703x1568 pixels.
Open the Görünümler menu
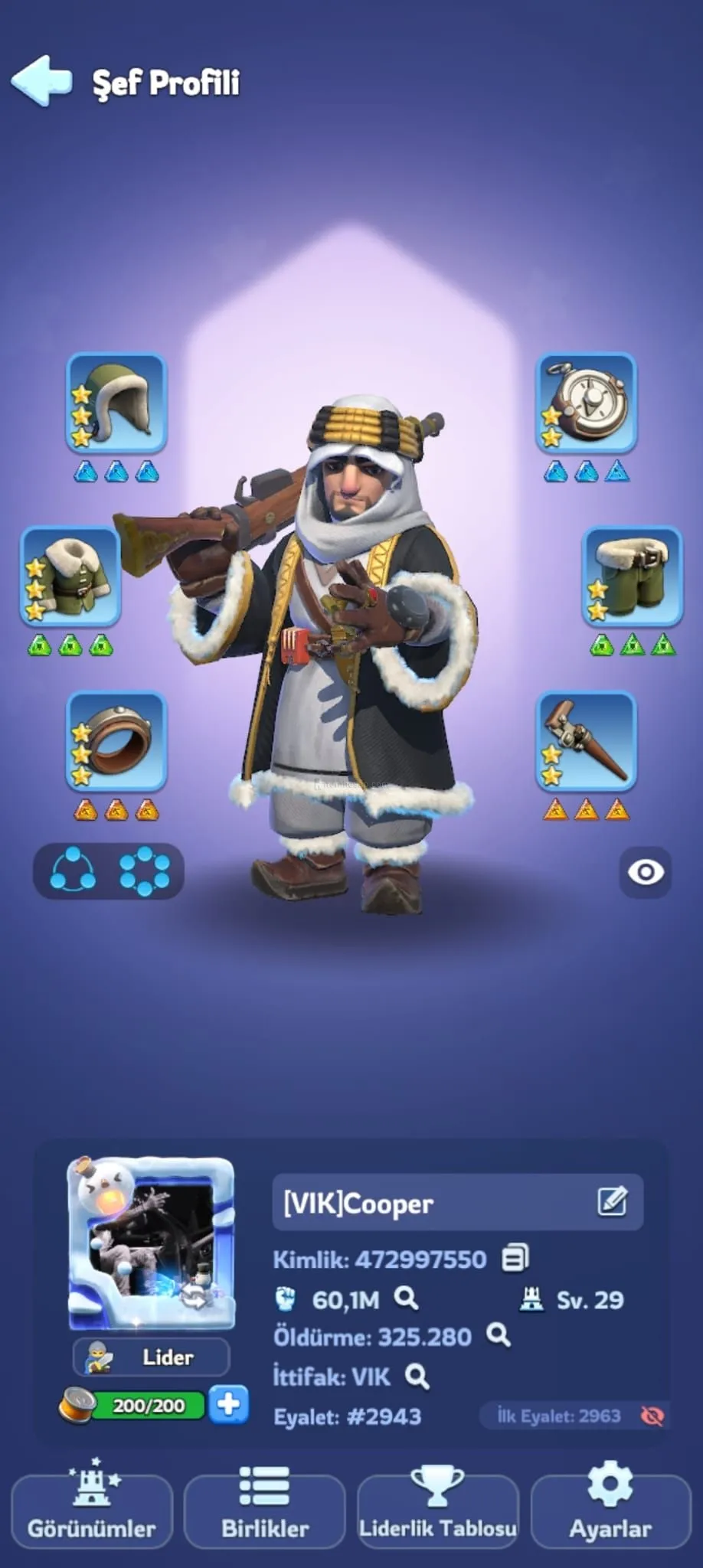click(92, 1510)
